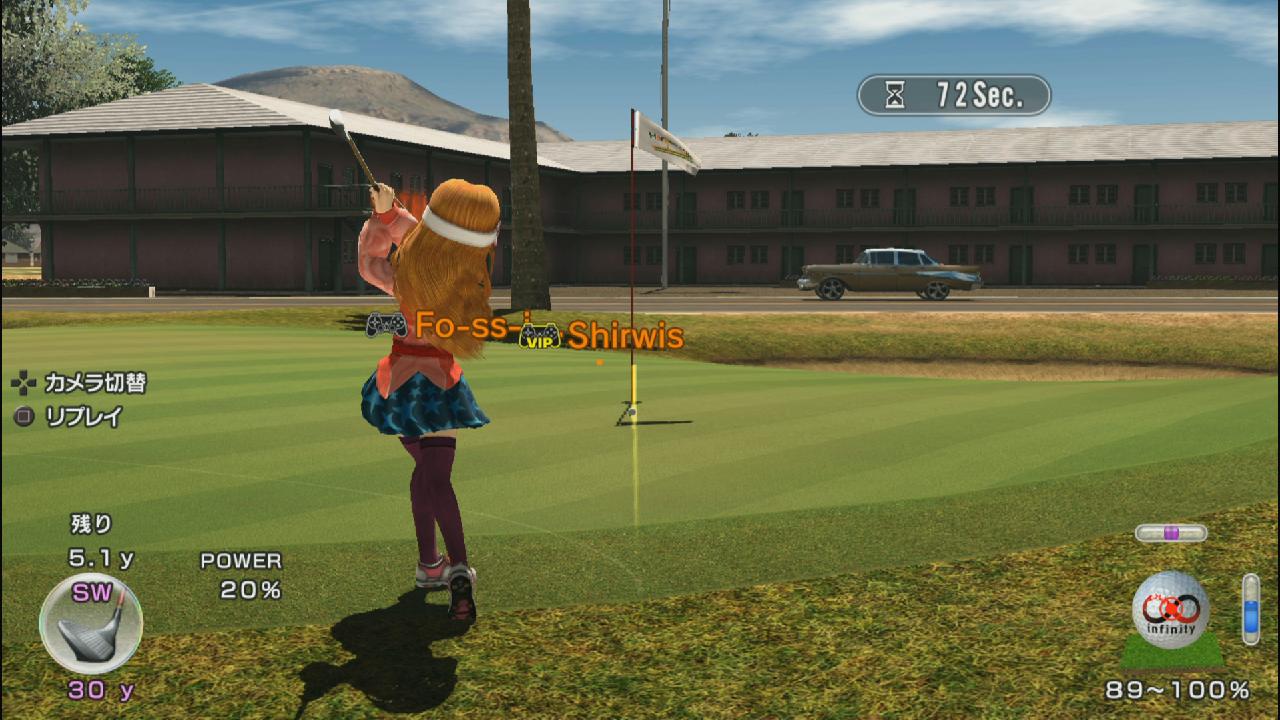Choose the Fo-ss- player name tag
This screenshot has width=1280, height=720.
(462, 325)
